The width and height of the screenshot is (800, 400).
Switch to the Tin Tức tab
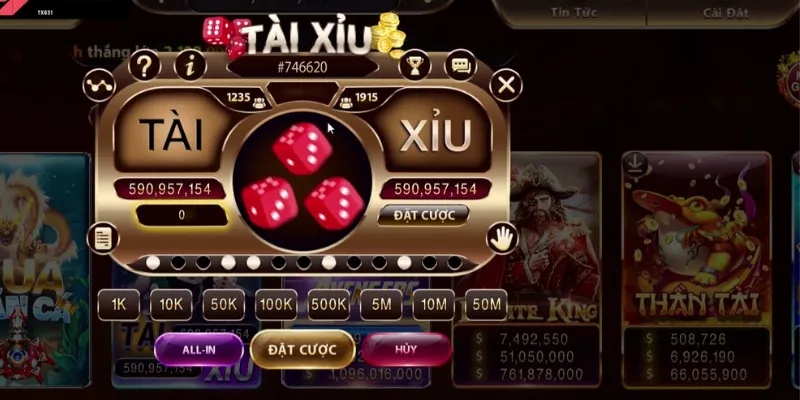click(x=573, y=12)
